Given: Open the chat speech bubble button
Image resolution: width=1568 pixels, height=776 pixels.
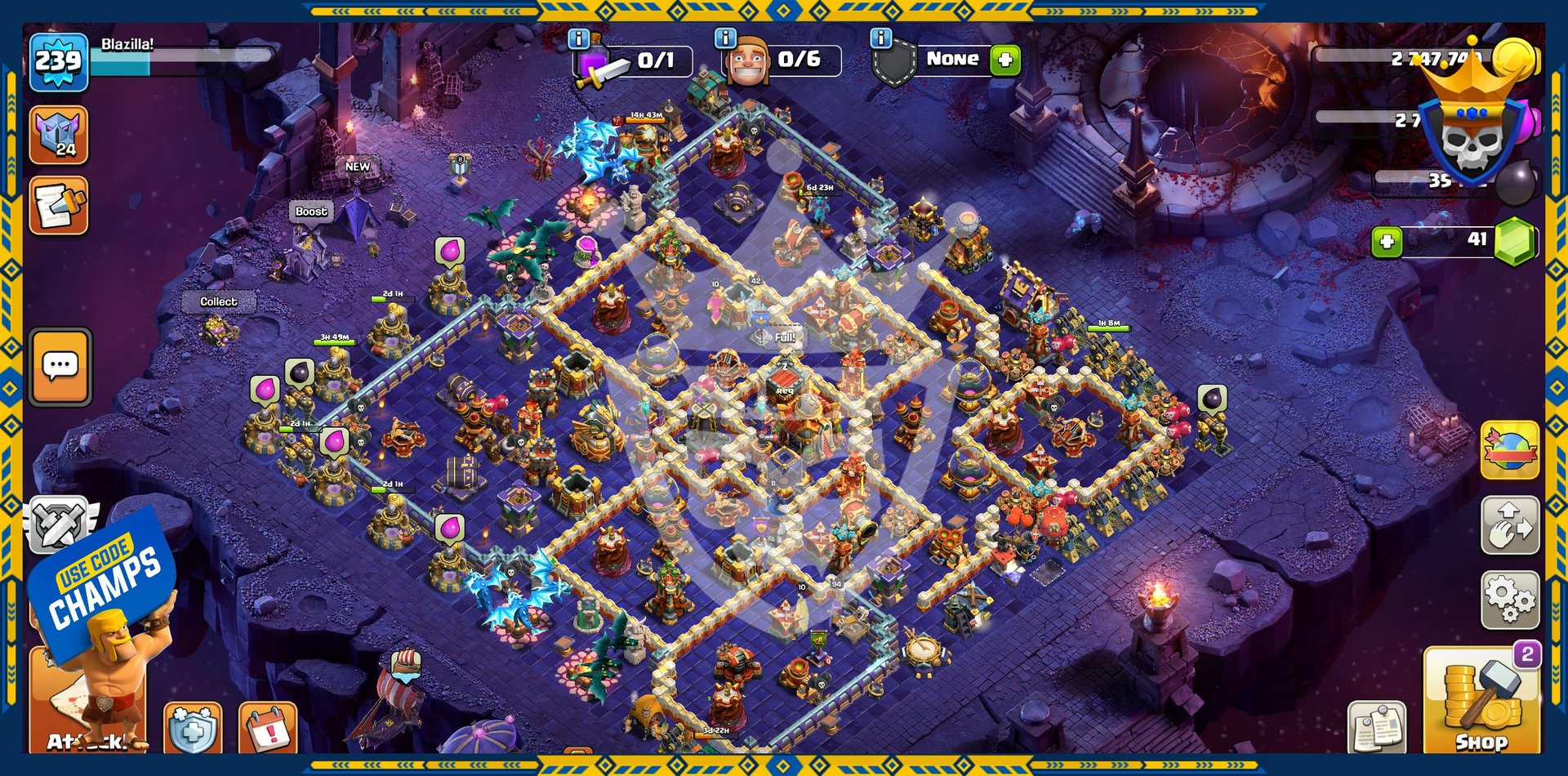Looking at the screenshot, I should click(60, 367).
